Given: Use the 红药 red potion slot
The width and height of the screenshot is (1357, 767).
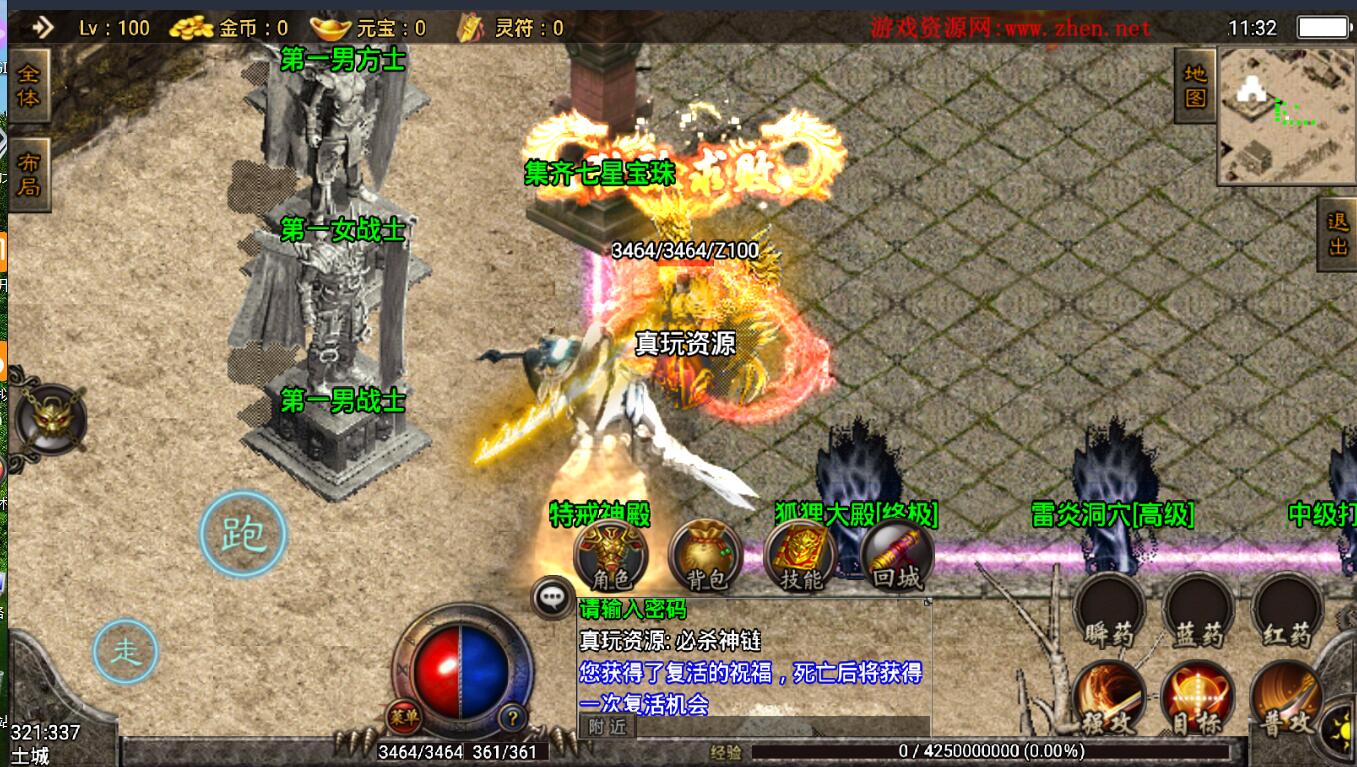Looking at the screenshot, I should tap(1286, 610).
